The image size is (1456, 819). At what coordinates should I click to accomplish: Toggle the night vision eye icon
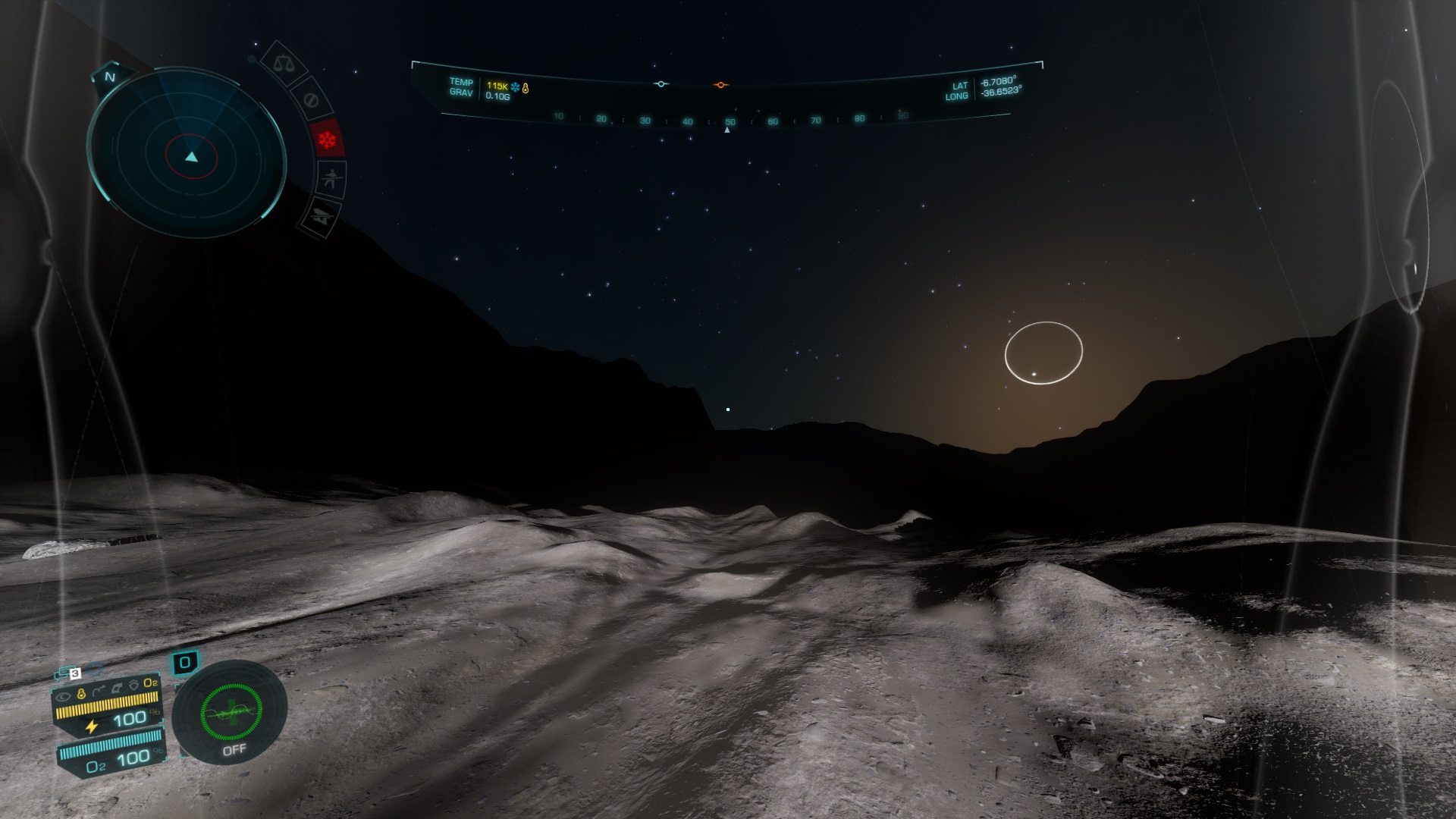tap(63, 695)
